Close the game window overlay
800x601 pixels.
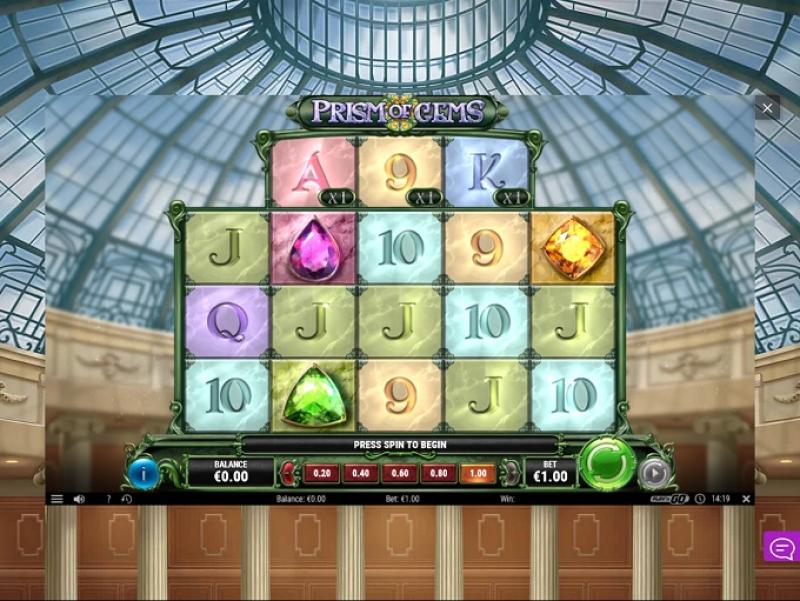(x=767, y=108)
